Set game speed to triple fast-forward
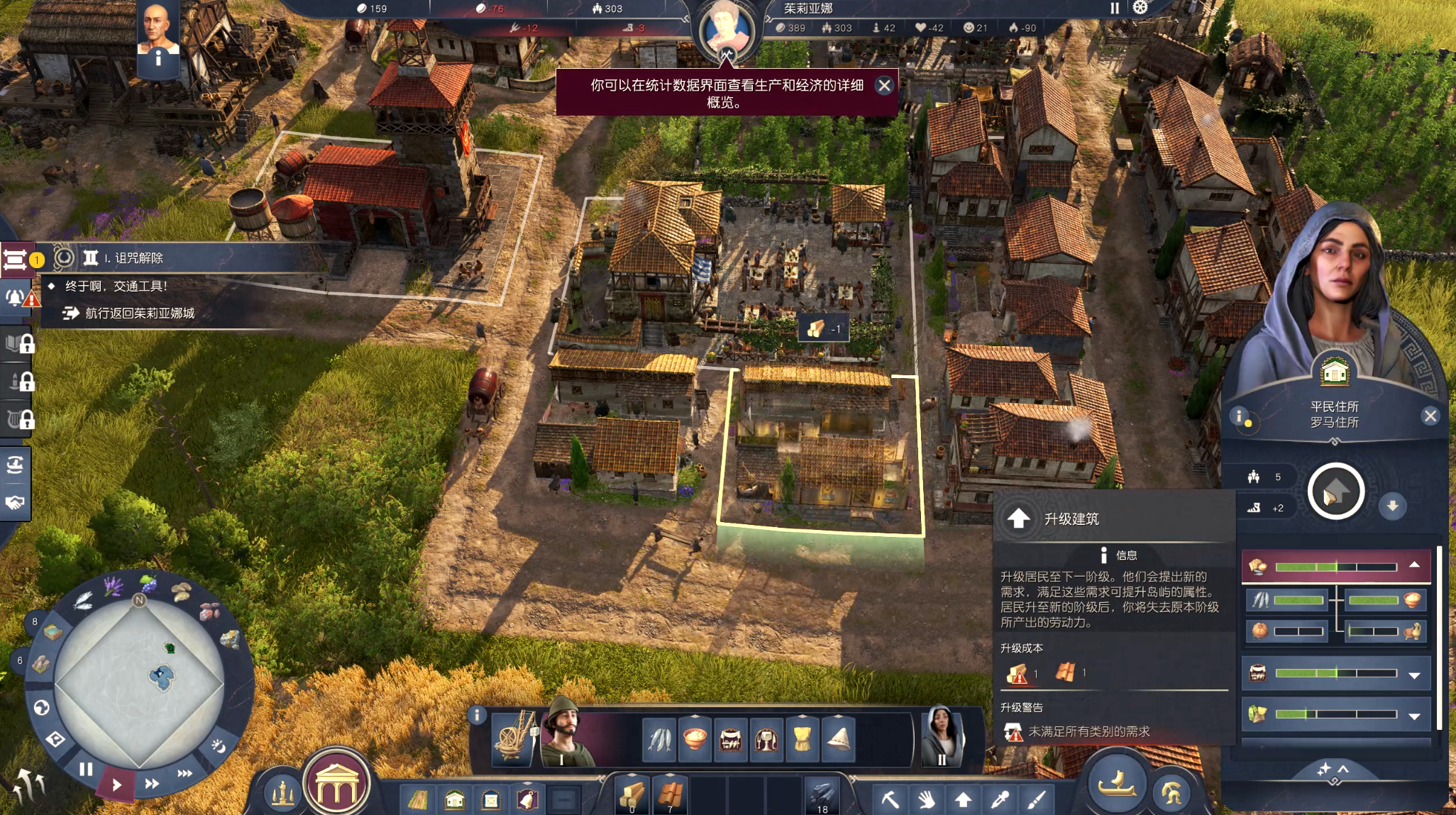 click(184, 773)
